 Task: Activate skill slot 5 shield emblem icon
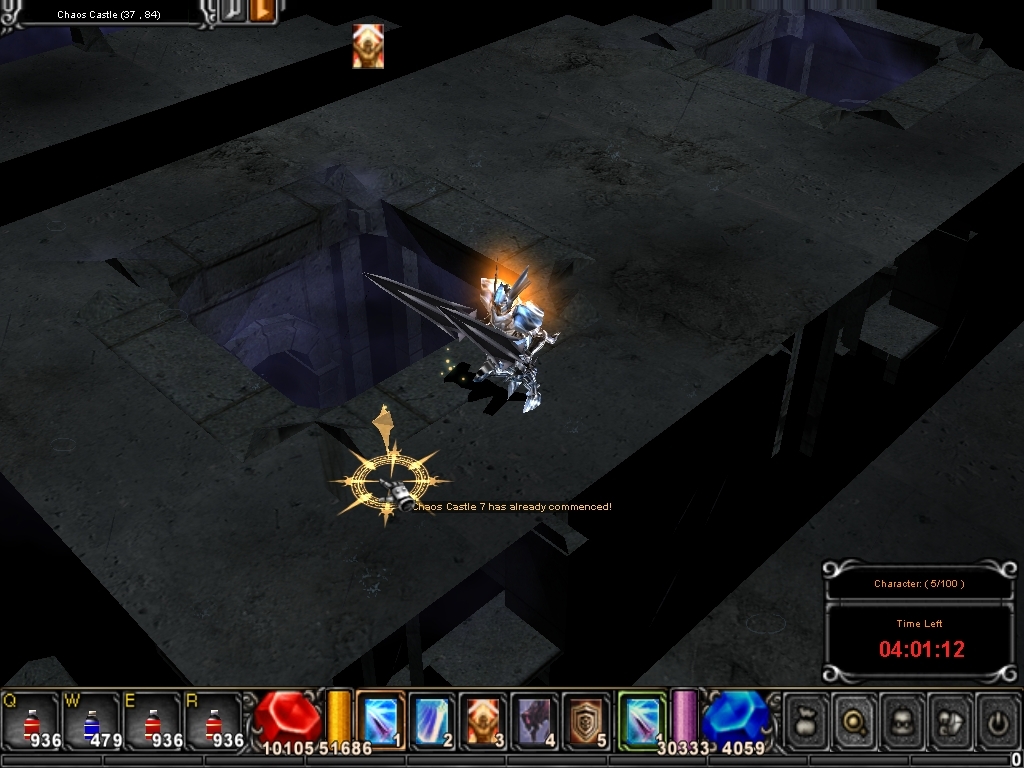tap(587, 720)
